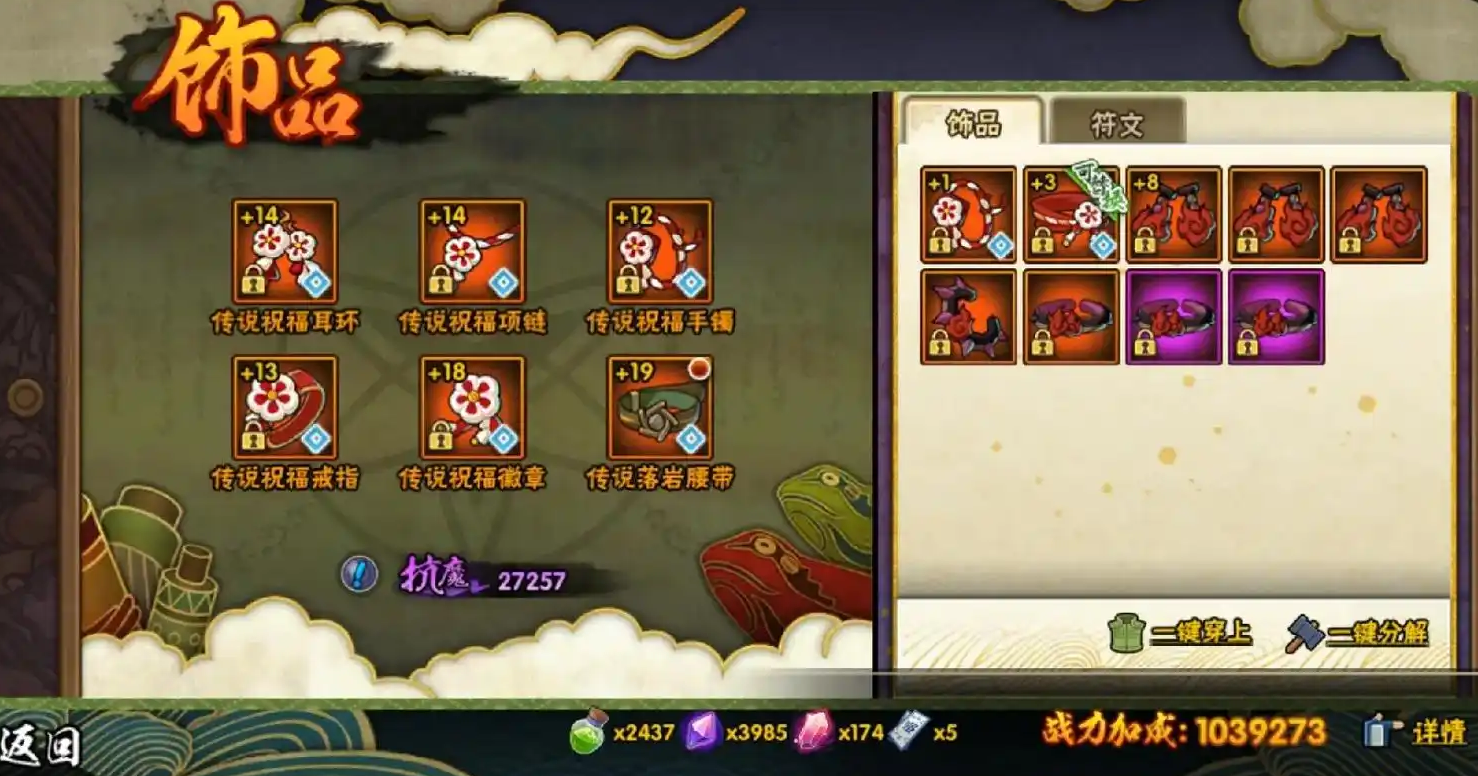This screenshot has height=776, width=1478.
Task: Select the +3 inventory accessory with new badge
Action: click(x=1070, y=212)
